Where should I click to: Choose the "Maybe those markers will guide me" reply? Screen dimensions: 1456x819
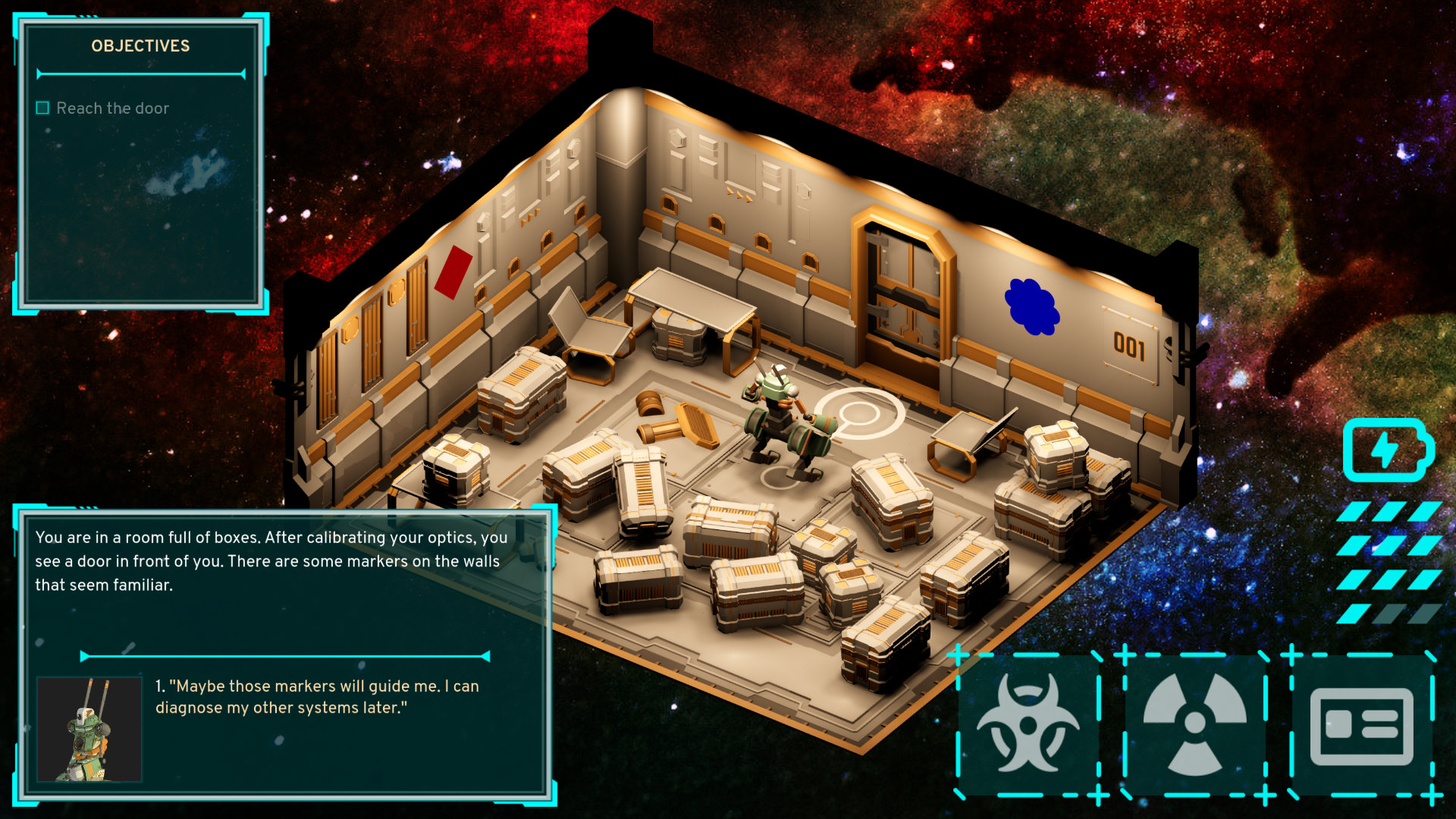click(317, 696)
